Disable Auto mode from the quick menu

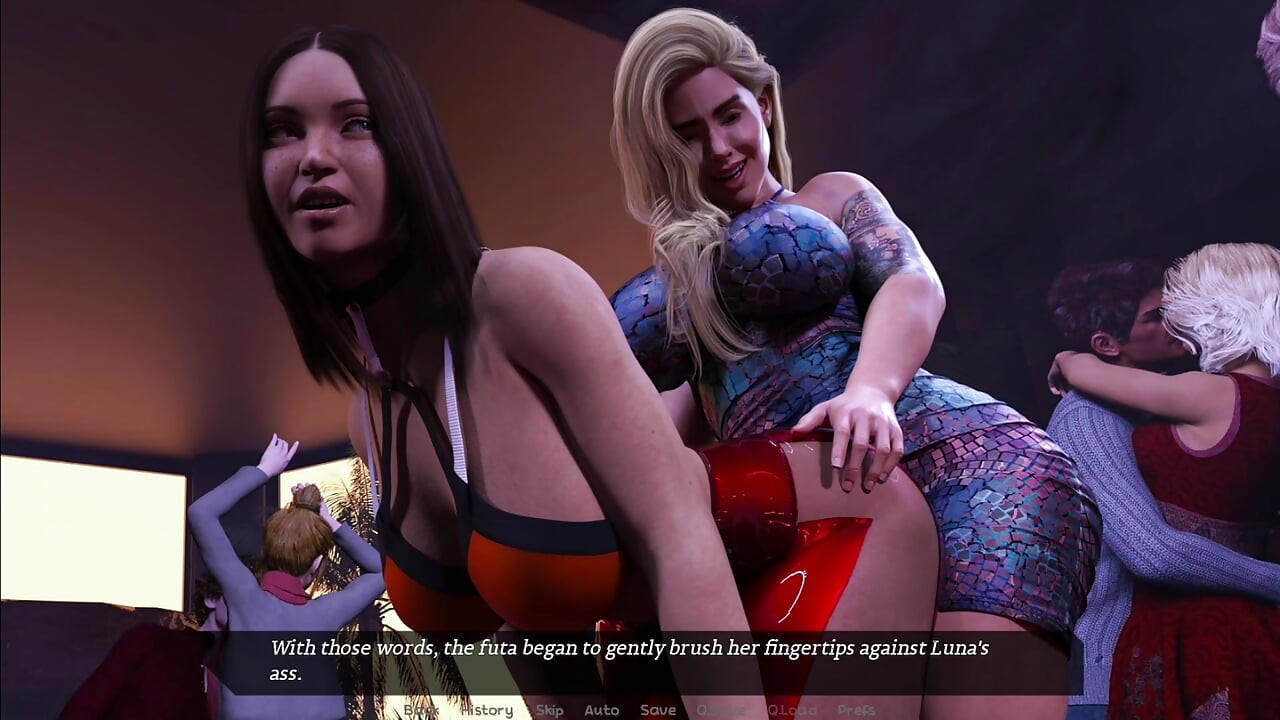(602, 710)
